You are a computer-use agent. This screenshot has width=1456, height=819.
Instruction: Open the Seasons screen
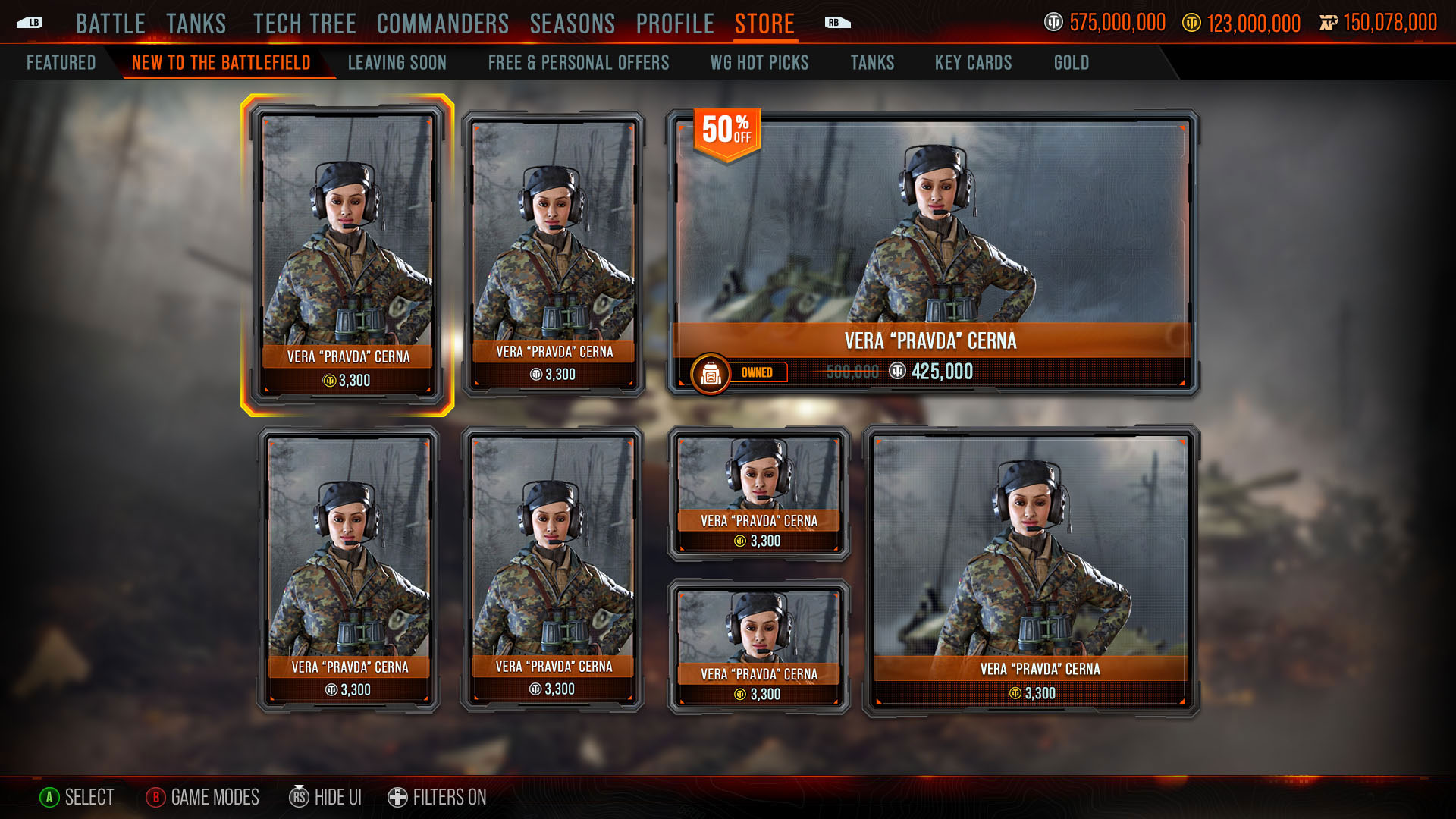click(x=572, y=24)
